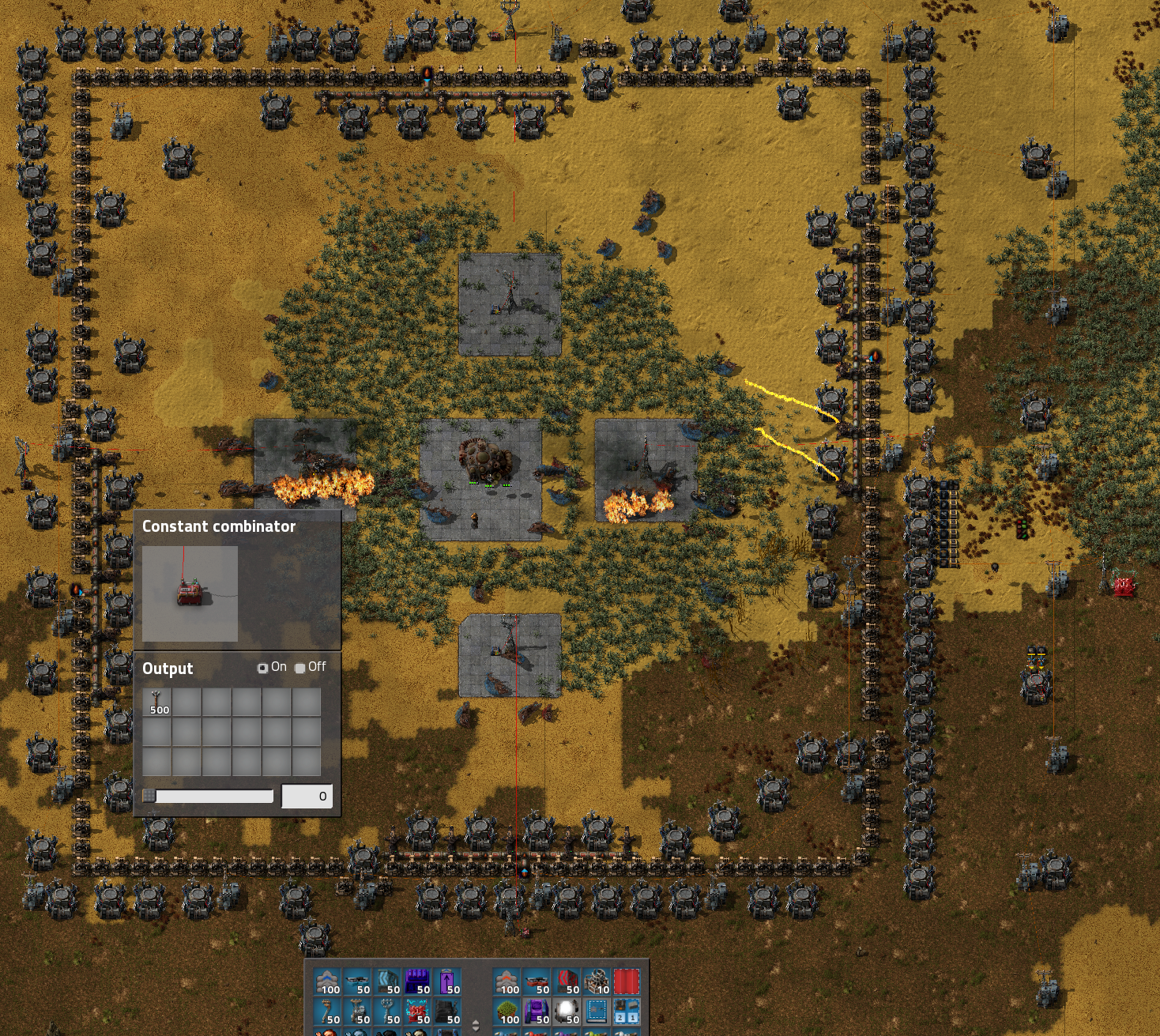Choose the purple arrow module slot

[x=447, y=981]
